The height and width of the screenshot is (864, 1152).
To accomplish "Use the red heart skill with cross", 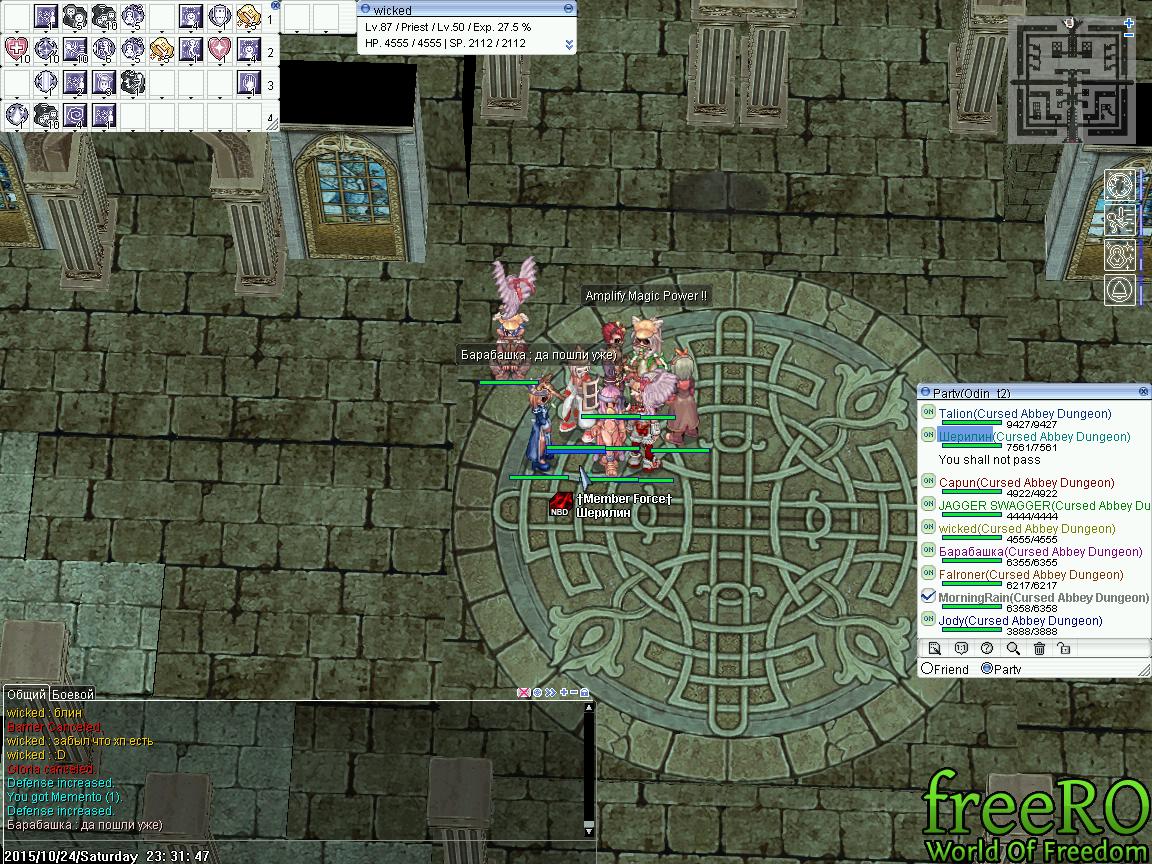I will point(17,49).
